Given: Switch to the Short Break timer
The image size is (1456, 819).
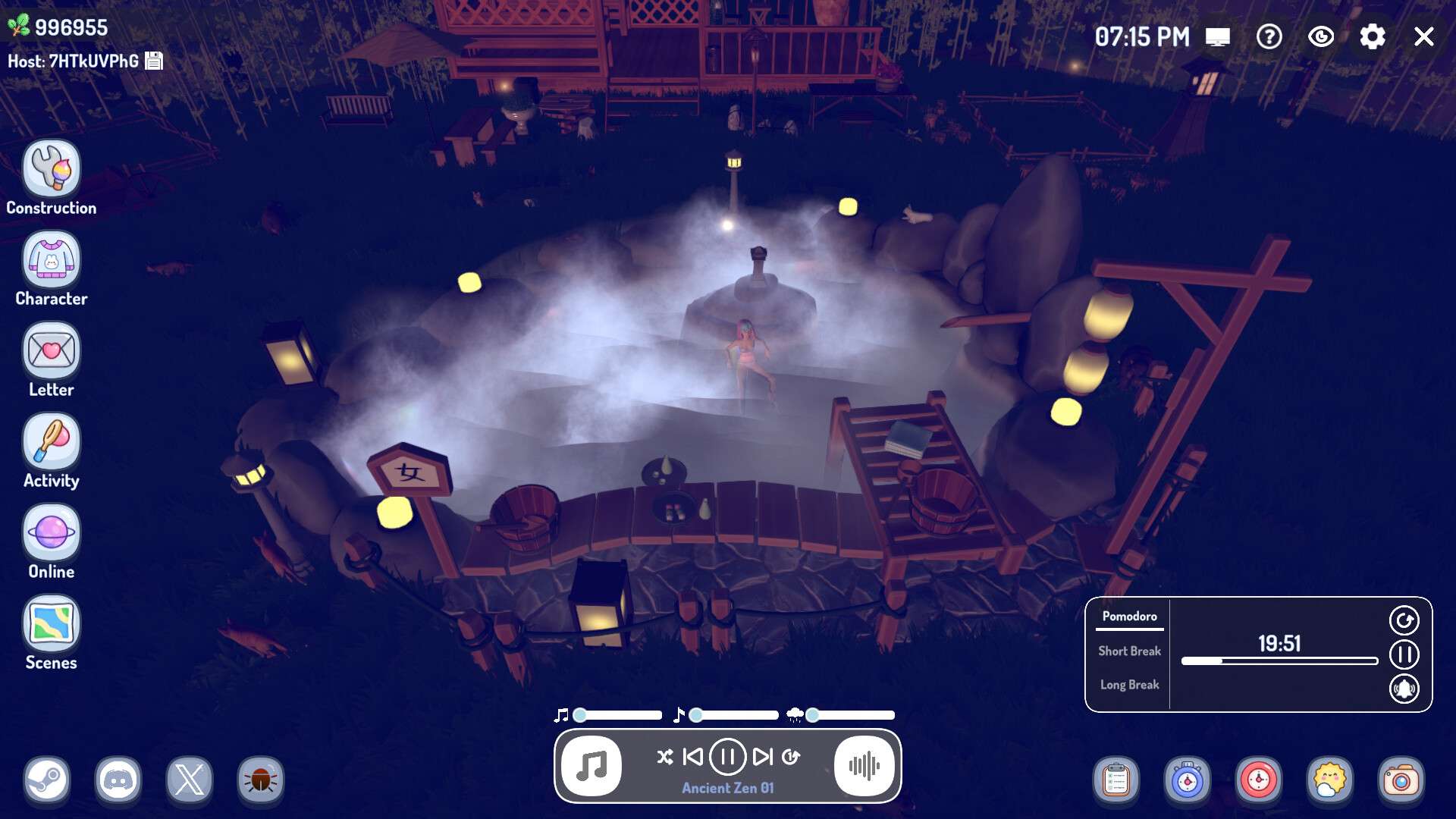Looking at the screenshot, I should click(1129, 651).
